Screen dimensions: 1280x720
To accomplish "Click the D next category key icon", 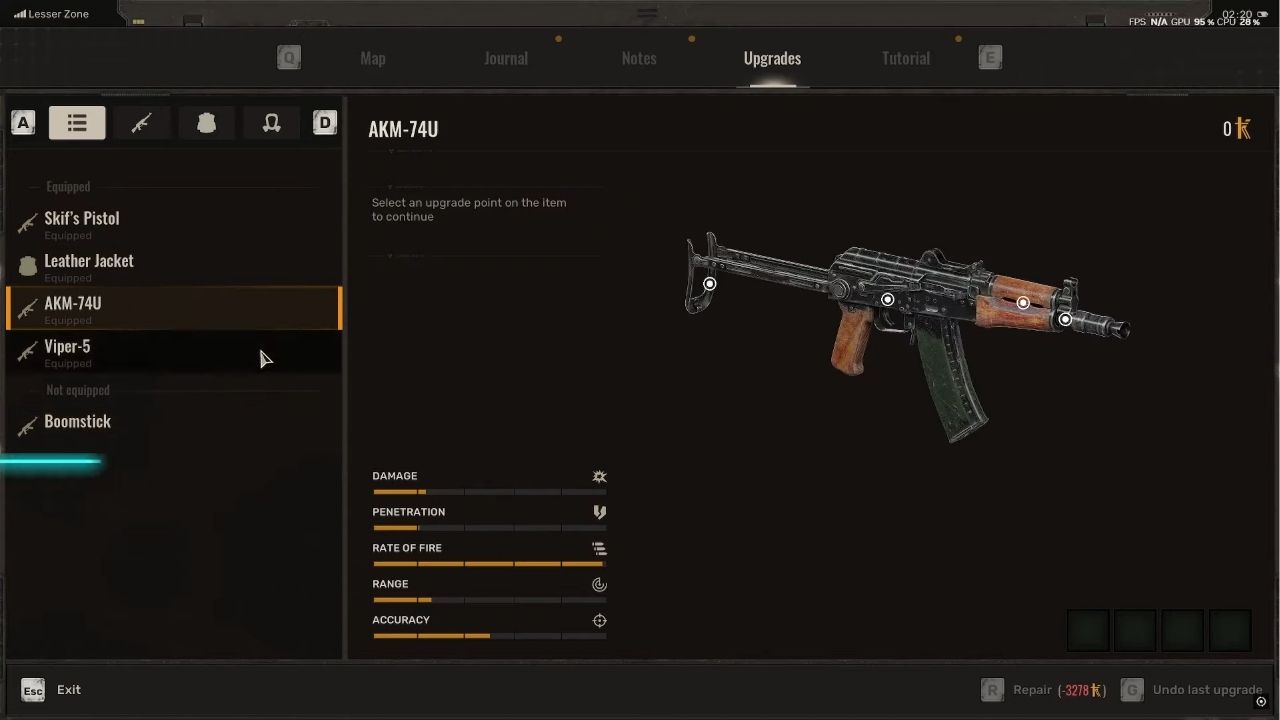I will tap(324, 122).
